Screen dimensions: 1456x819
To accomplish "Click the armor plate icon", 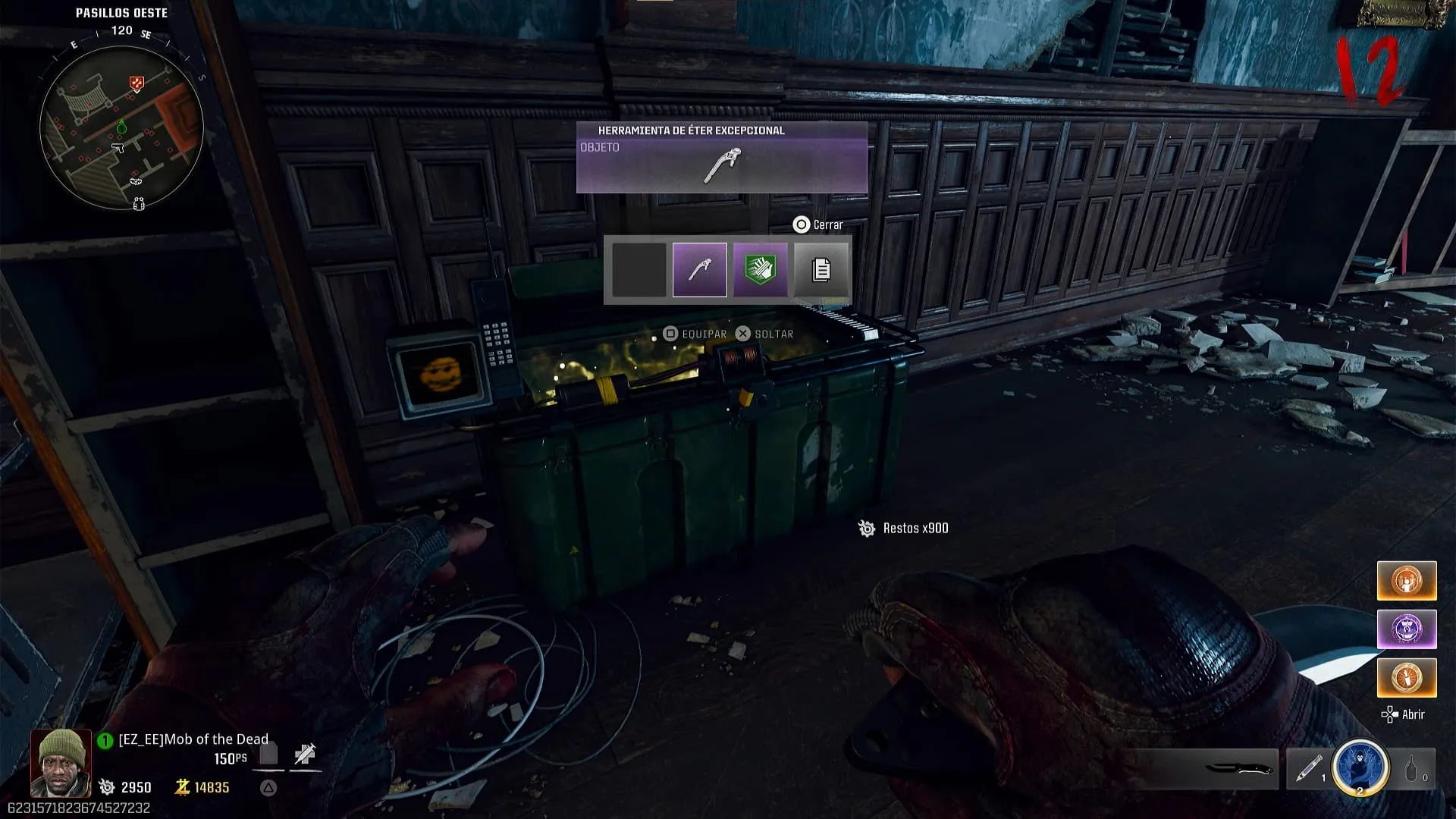I will pos(268,755).
